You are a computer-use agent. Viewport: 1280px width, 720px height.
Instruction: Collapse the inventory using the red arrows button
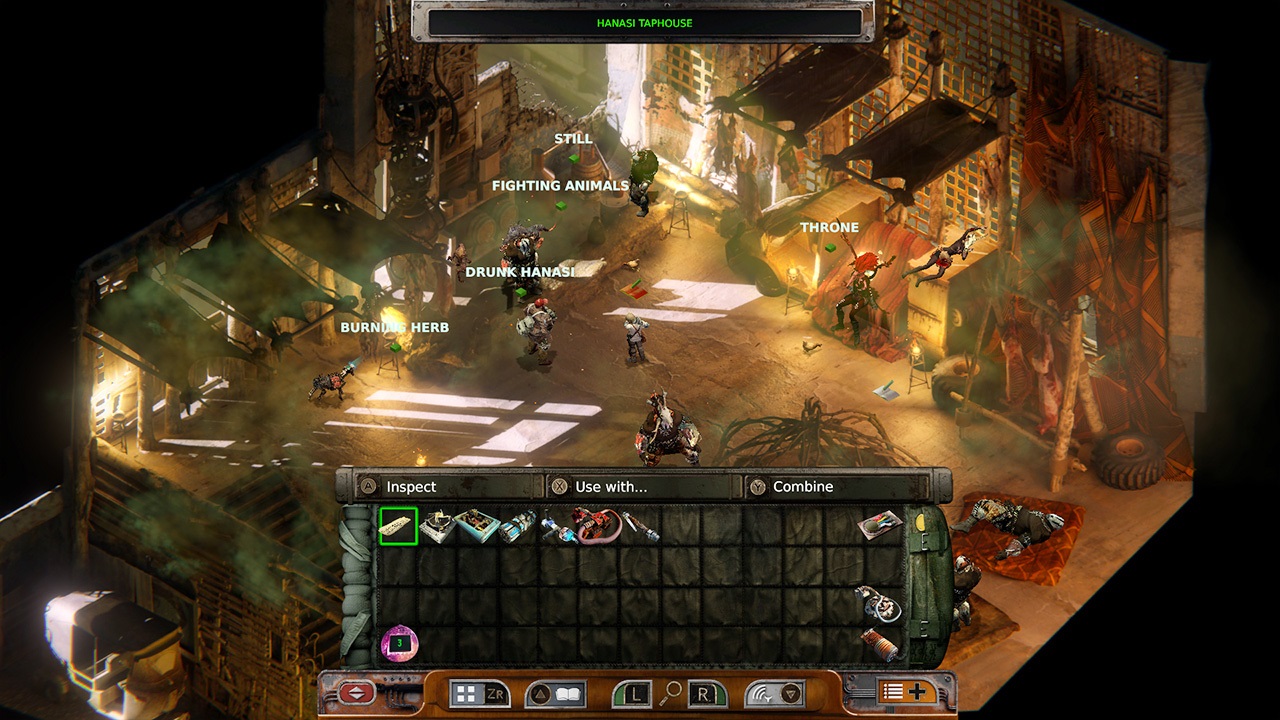coord(355,691)
